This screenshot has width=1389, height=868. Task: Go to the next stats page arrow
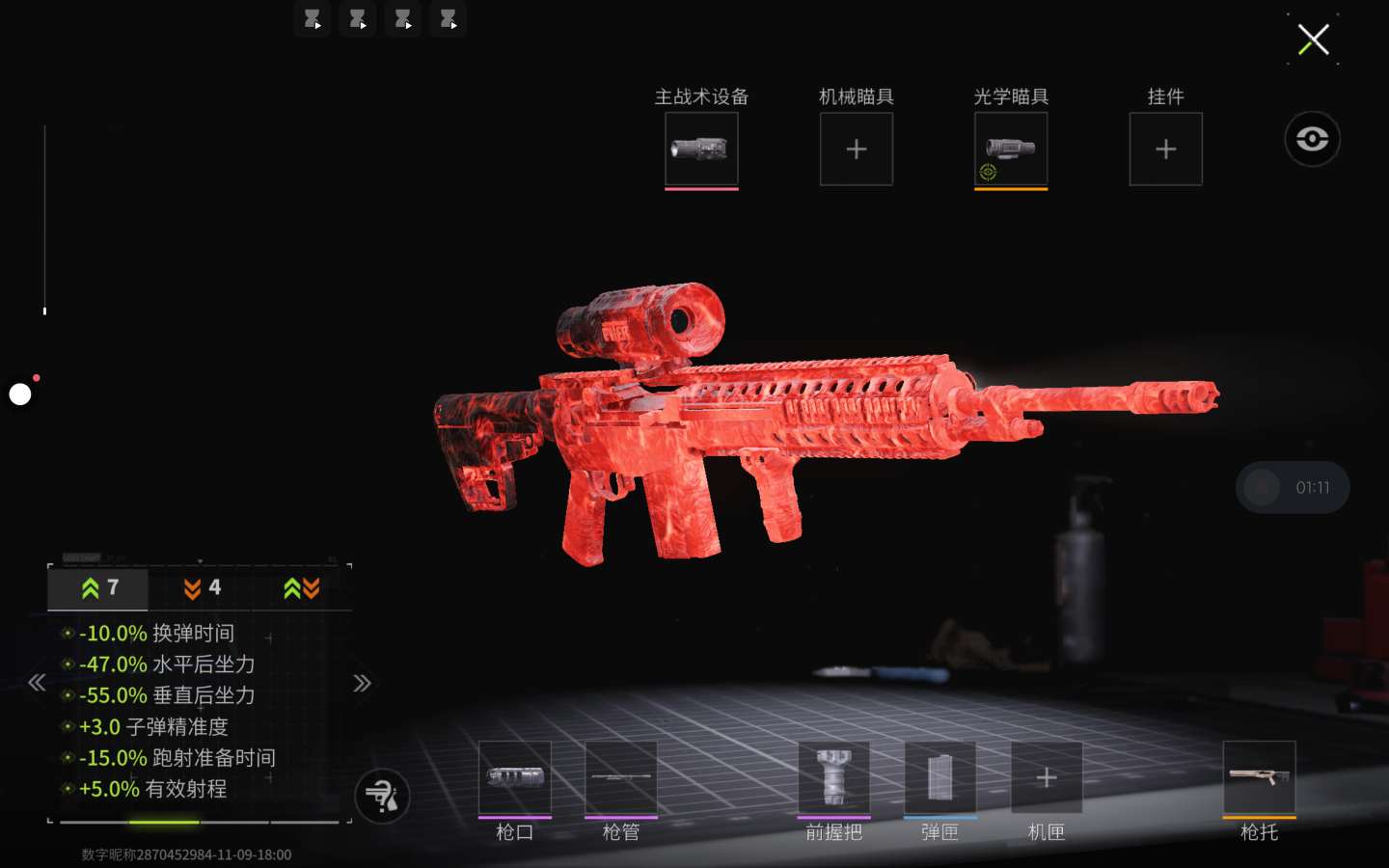(x=362, y=683)
